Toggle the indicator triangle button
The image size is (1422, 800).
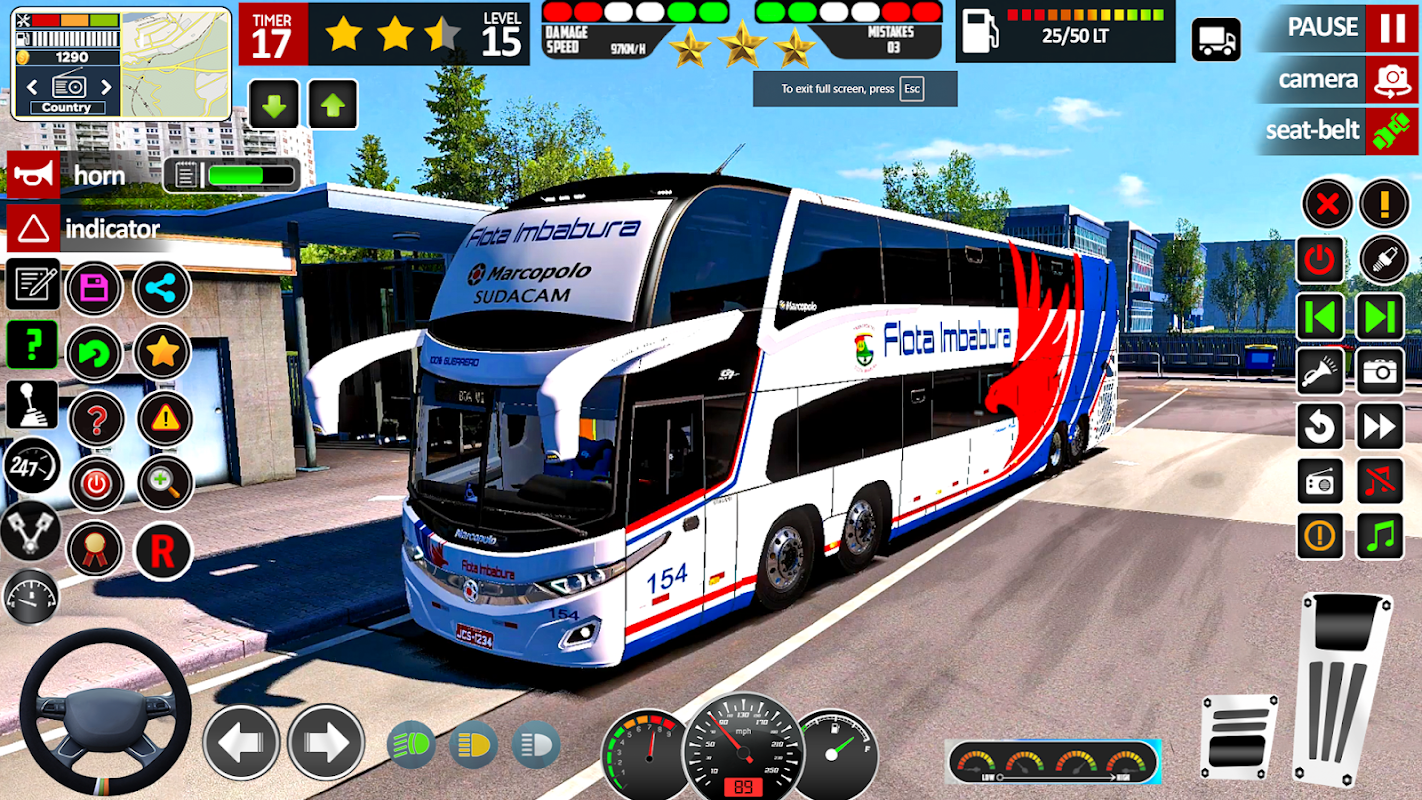click(33, 229)
